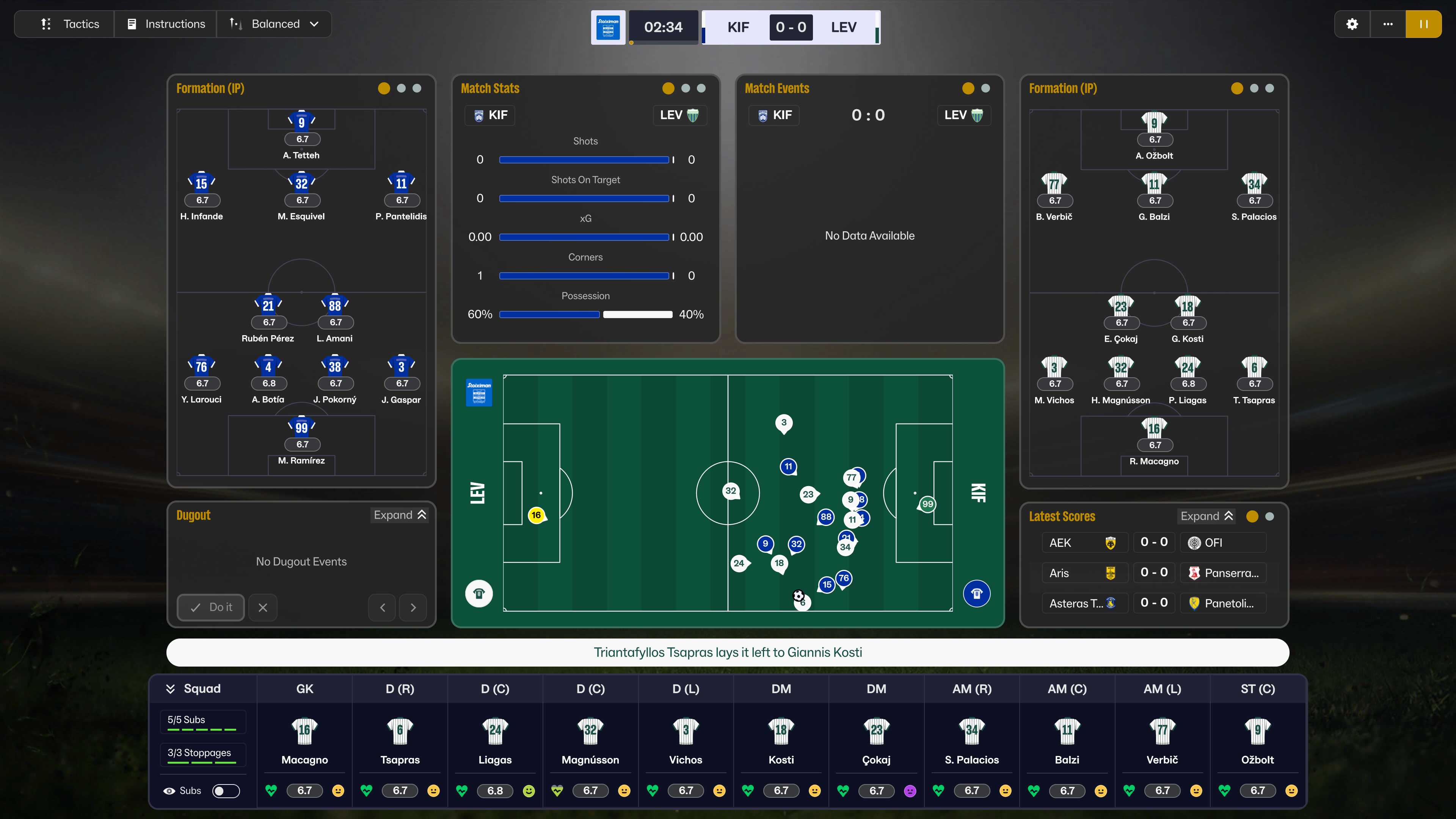Go to previous dugout event arrow

[383, 607]
